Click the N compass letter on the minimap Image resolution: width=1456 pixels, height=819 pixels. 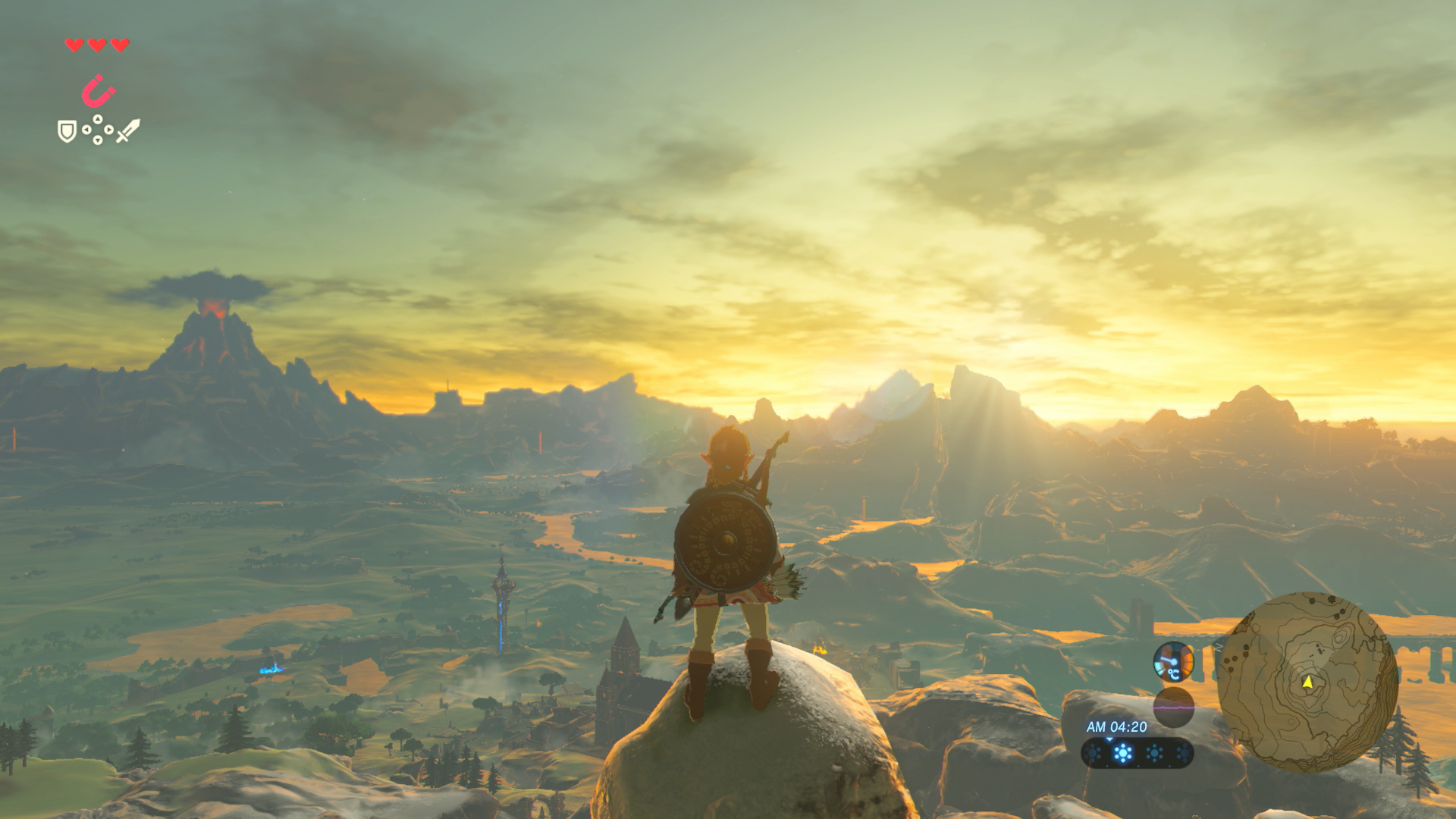tap(1218, 647)
